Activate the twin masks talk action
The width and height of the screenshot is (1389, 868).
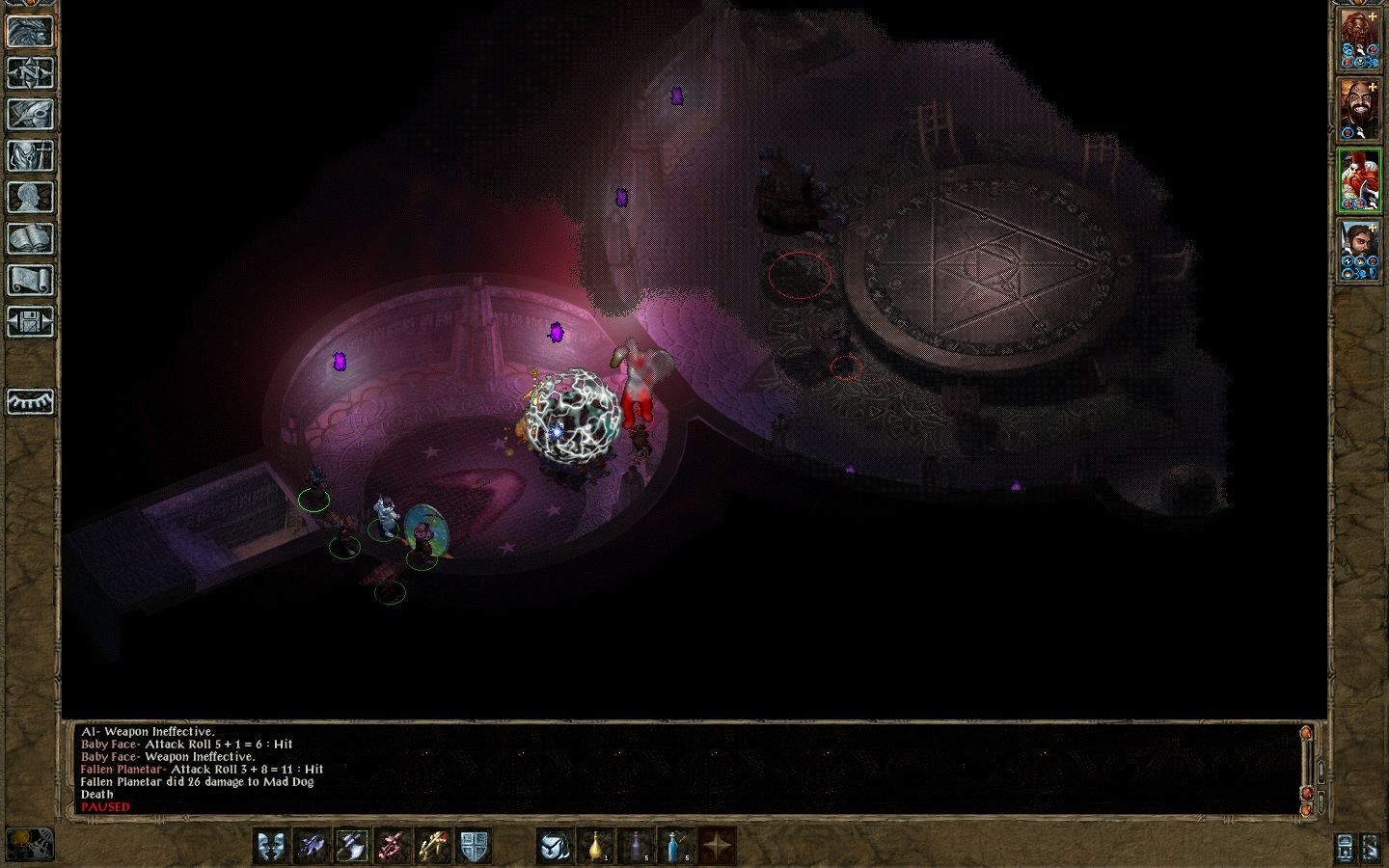point(271,846)
